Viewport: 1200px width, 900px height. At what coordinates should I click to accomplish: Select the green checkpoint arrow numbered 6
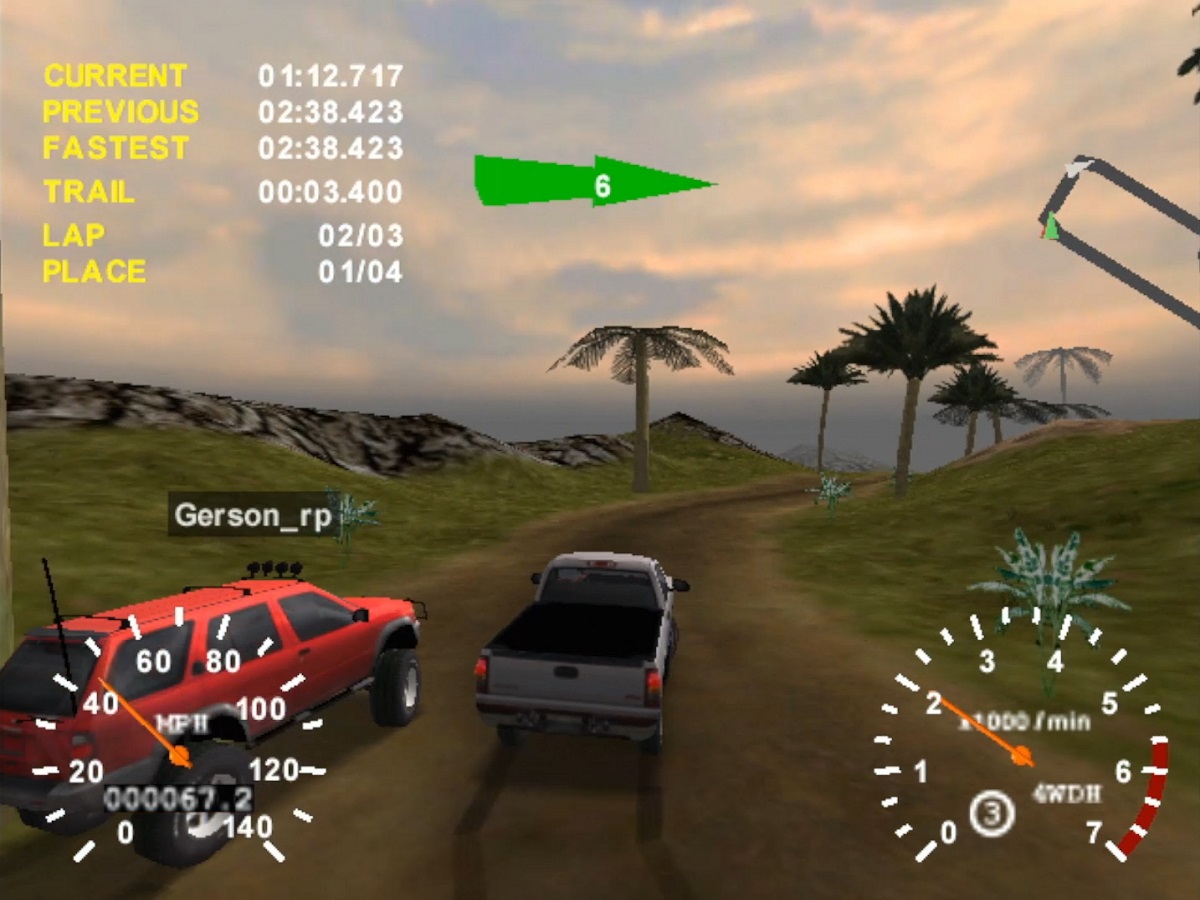pyautogui.click(x=593, y=183)
